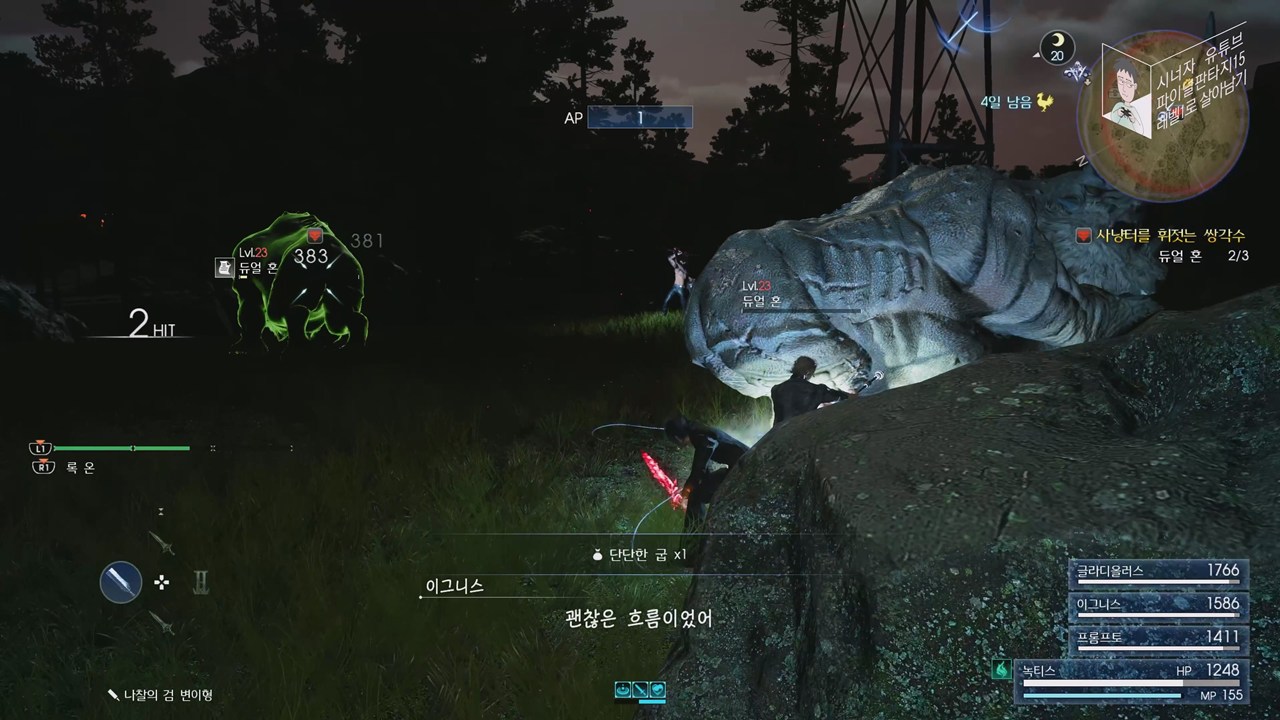Activate the sword technique icon in tech bar
The width and height of the screenshot is (1280, 720).
coord(640,689)
